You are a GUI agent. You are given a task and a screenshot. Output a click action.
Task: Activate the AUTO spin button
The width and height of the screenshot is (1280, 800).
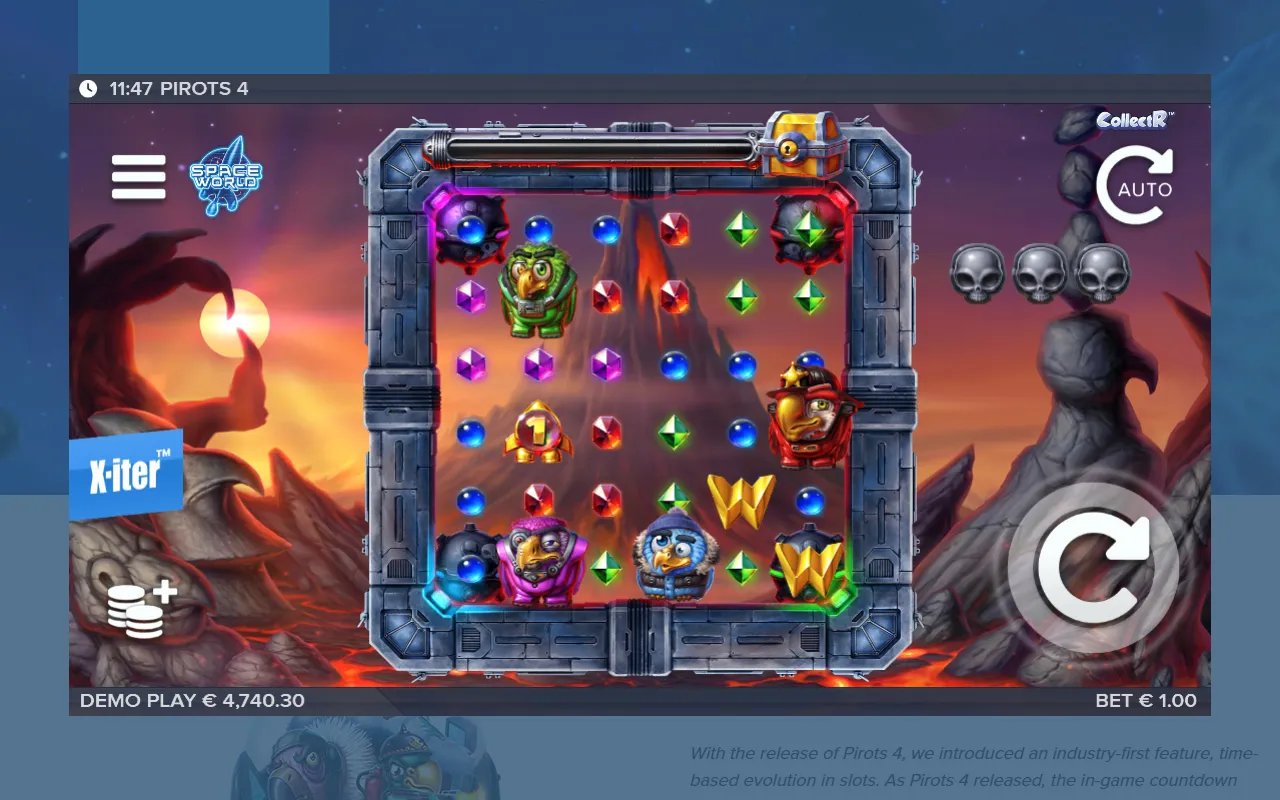[x=1134, y=186]
